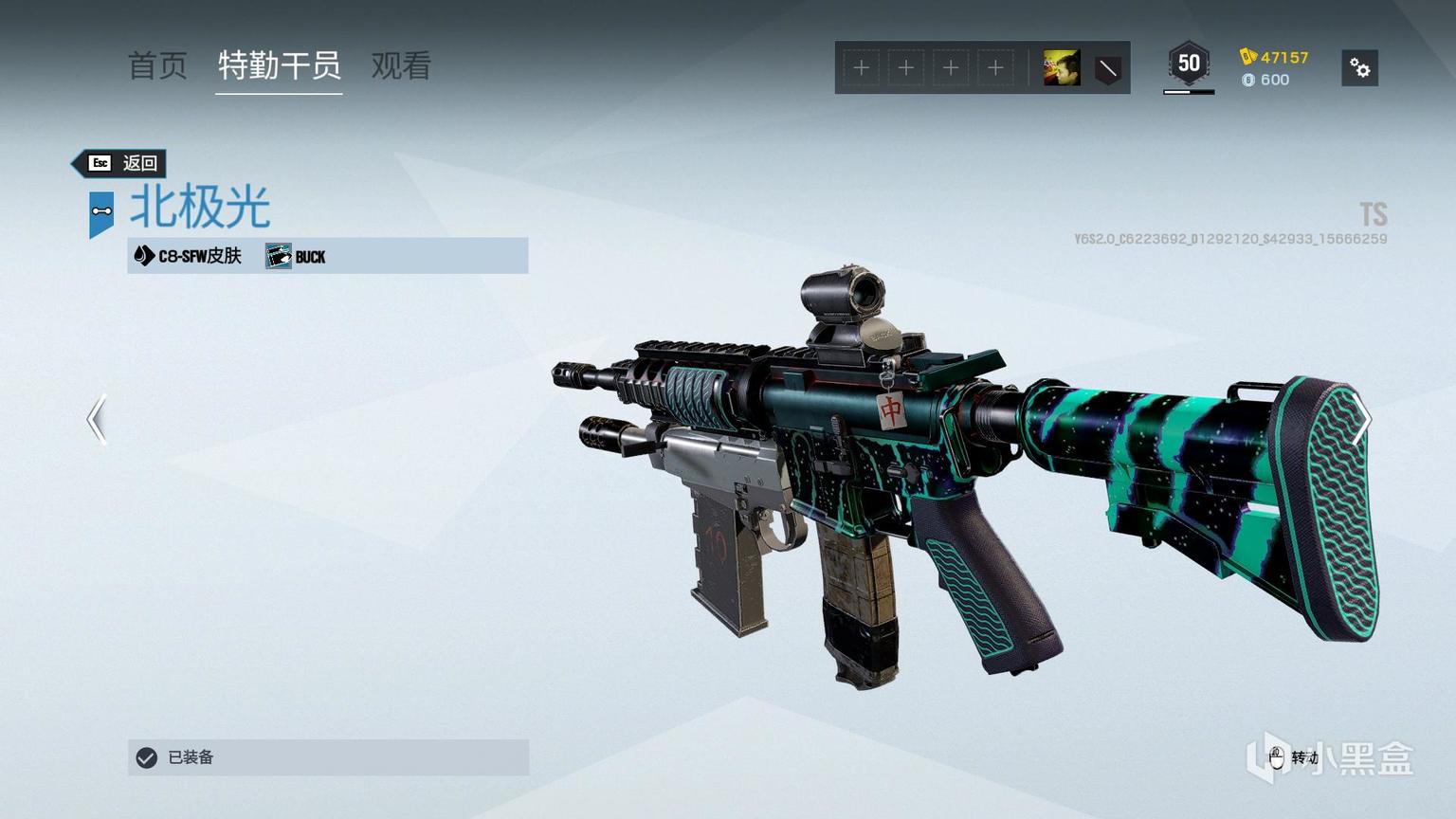
Task: Open the gear settings menu
Action: (1359, 68)
